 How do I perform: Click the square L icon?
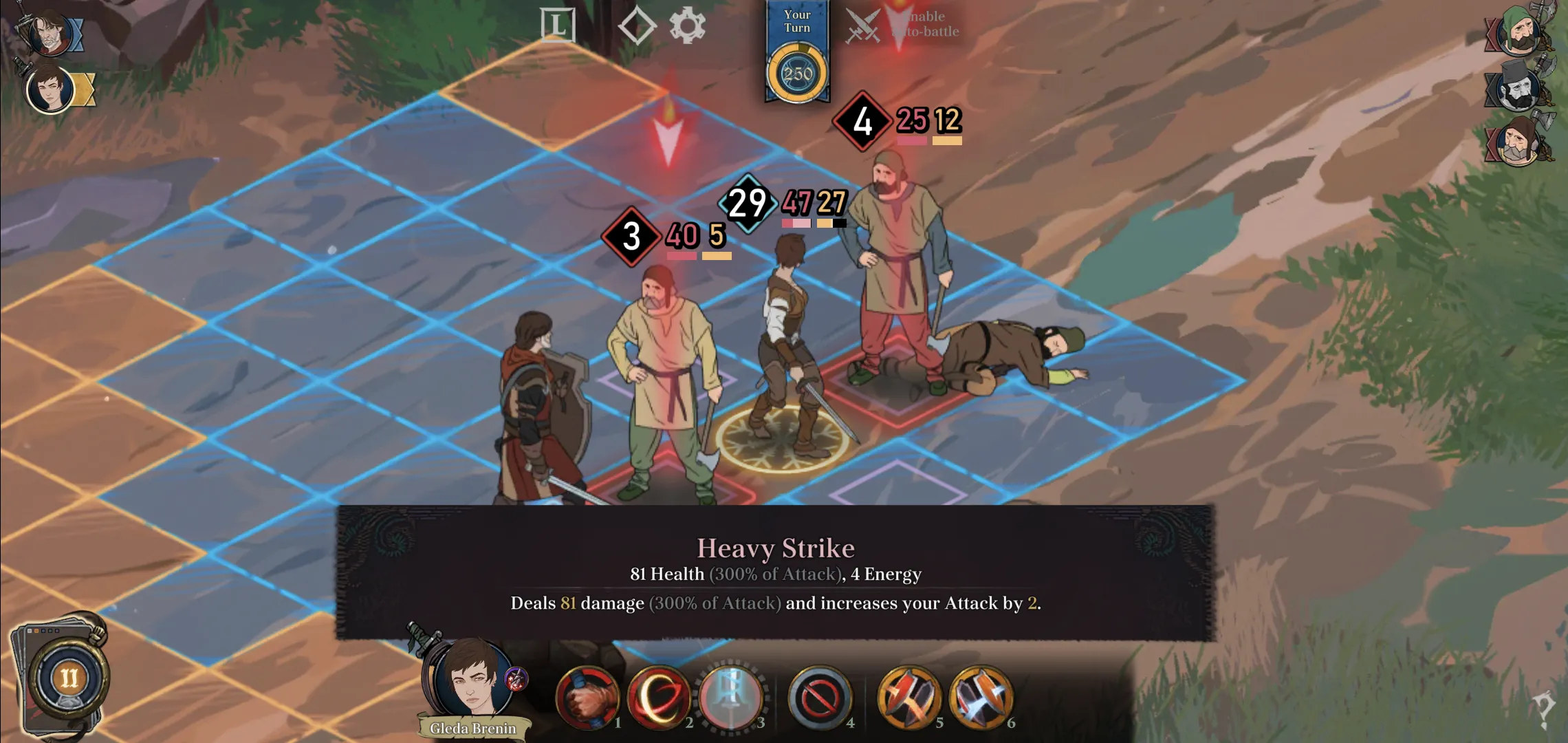click(557, 26)
